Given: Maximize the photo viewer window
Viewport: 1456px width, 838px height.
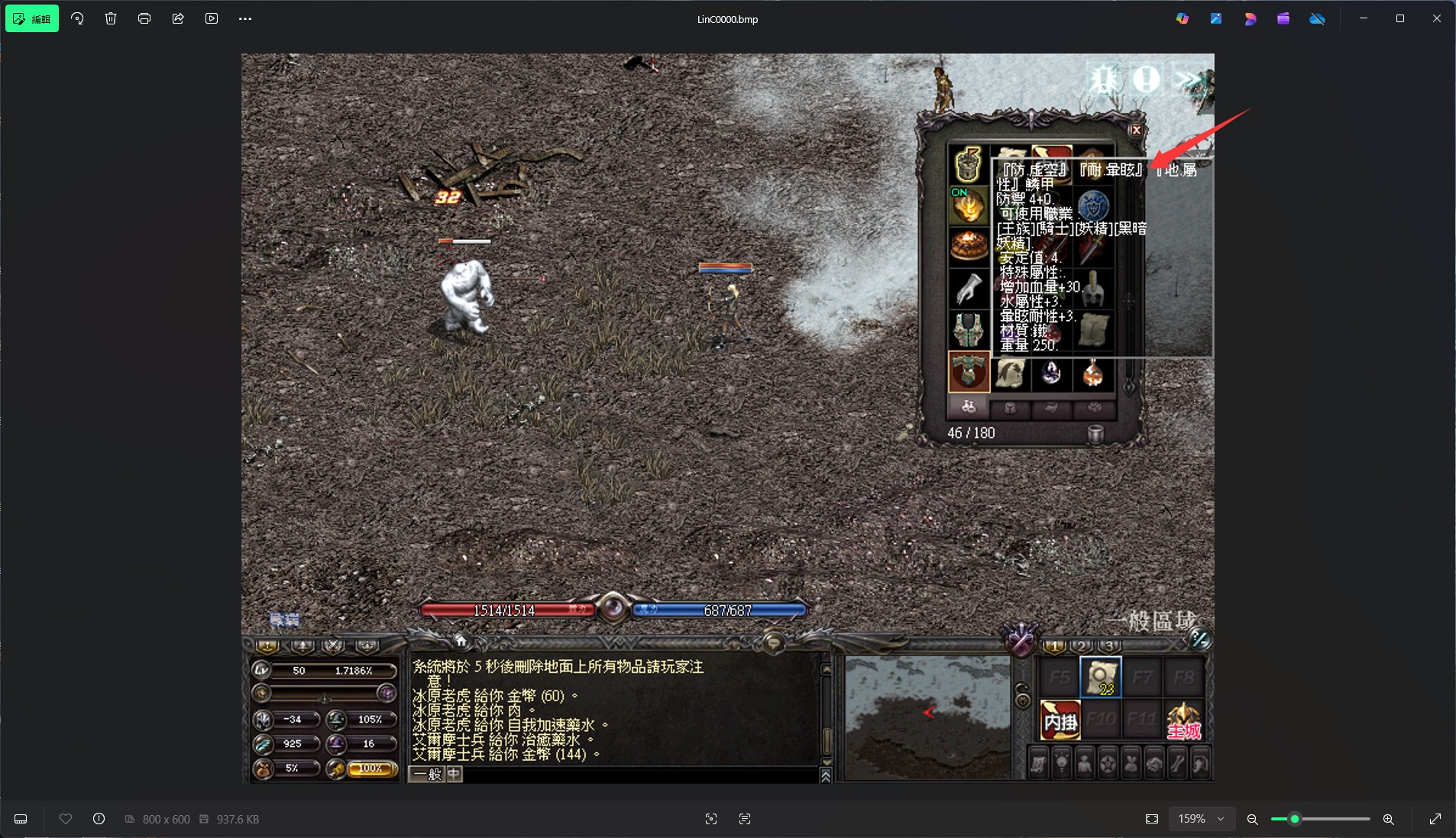Looking at the screenshot, I should pyautogui.click(x=1399, y=18).
